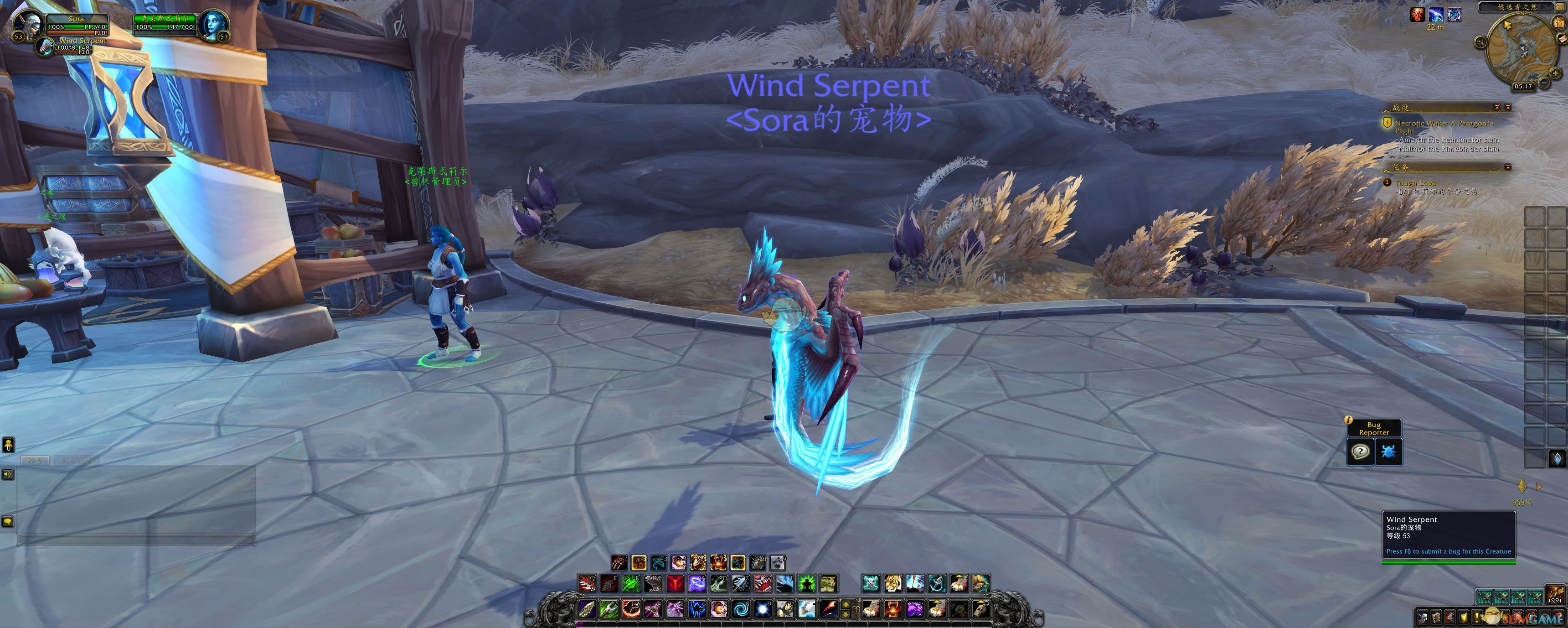
Task: Open the Tough Love quest entry
Action: (x=1415, y=183)
